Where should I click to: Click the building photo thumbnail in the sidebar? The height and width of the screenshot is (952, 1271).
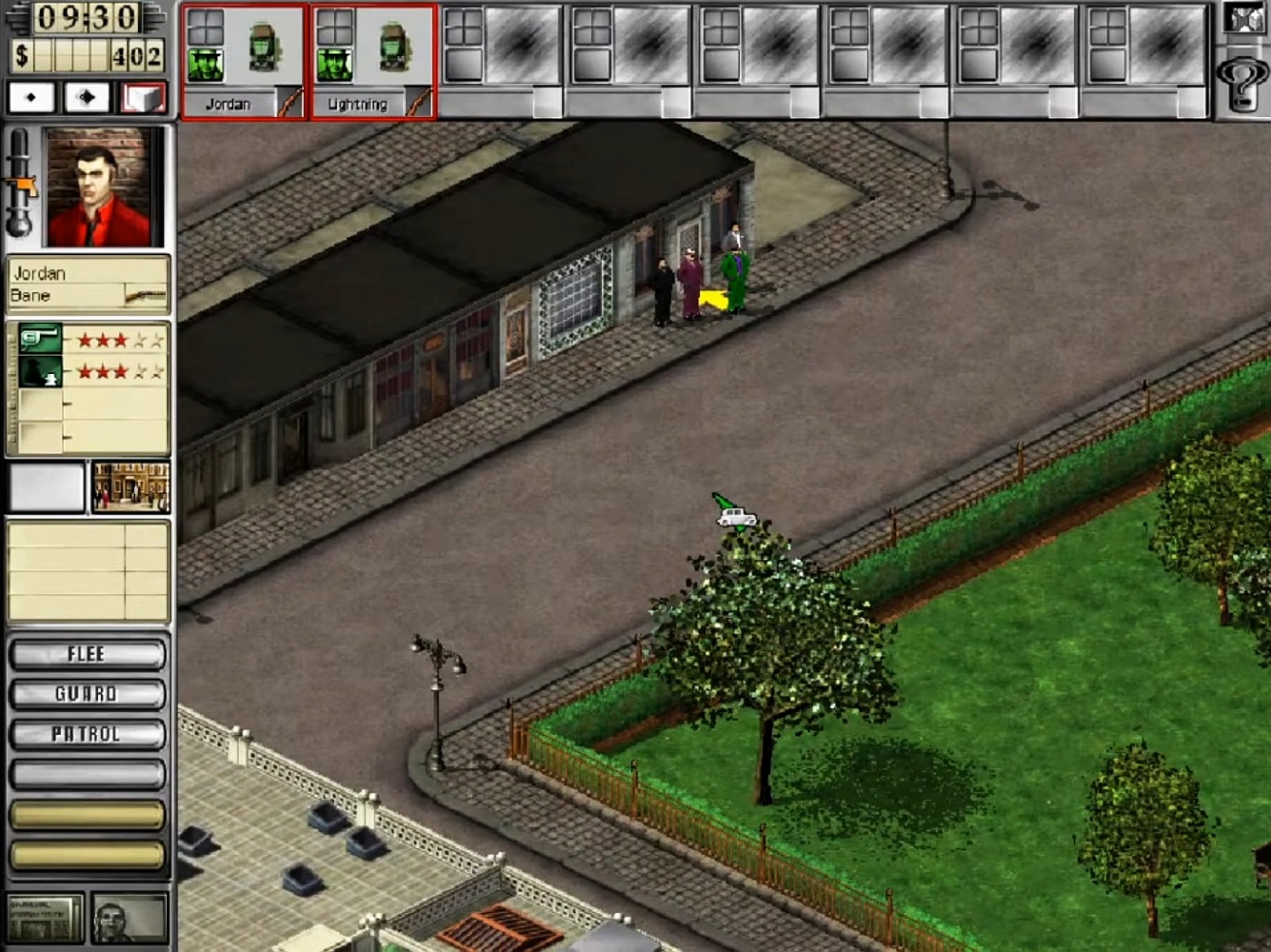click(132, 487)
